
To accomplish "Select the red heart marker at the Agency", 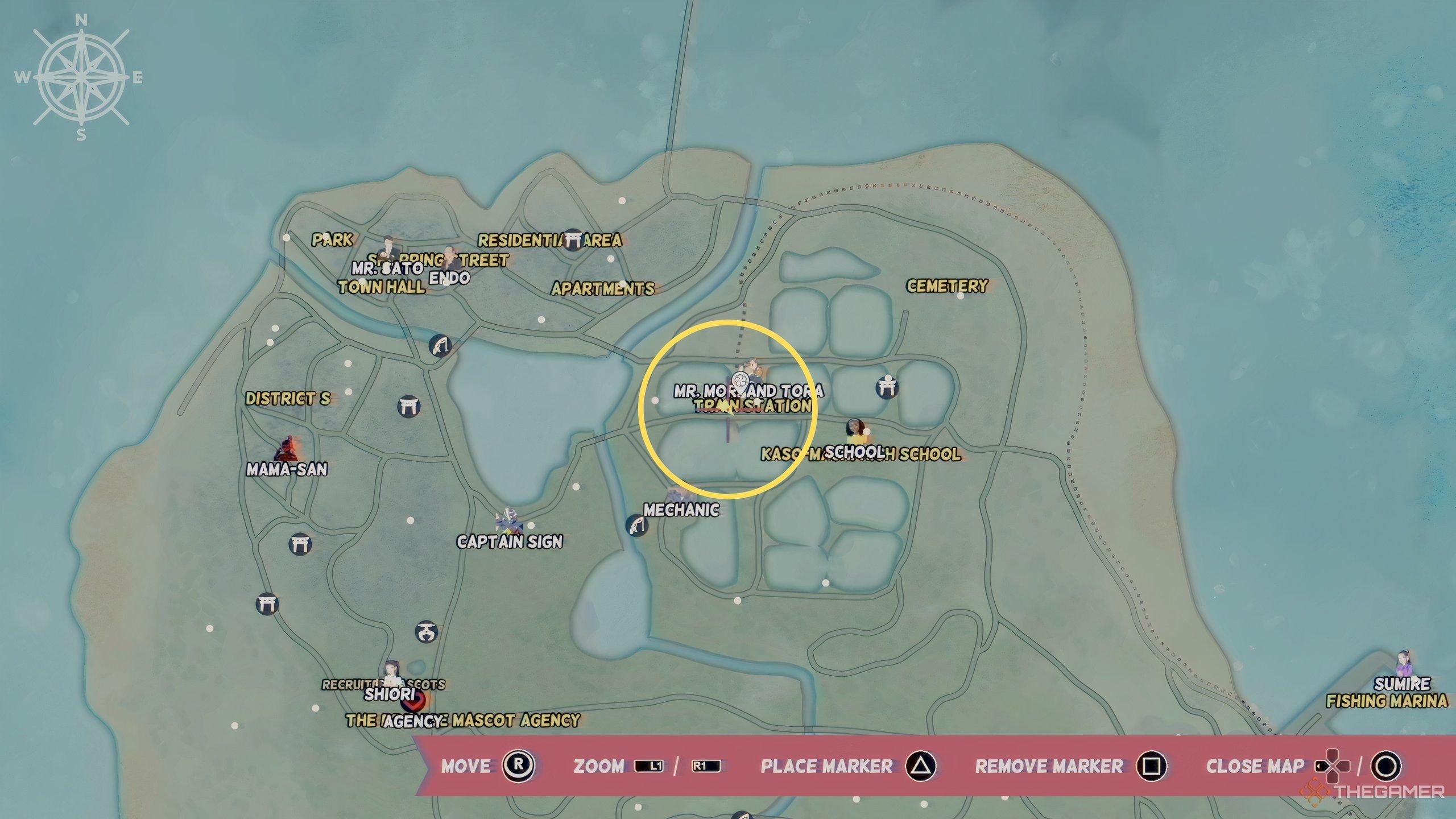I will 414,701.
